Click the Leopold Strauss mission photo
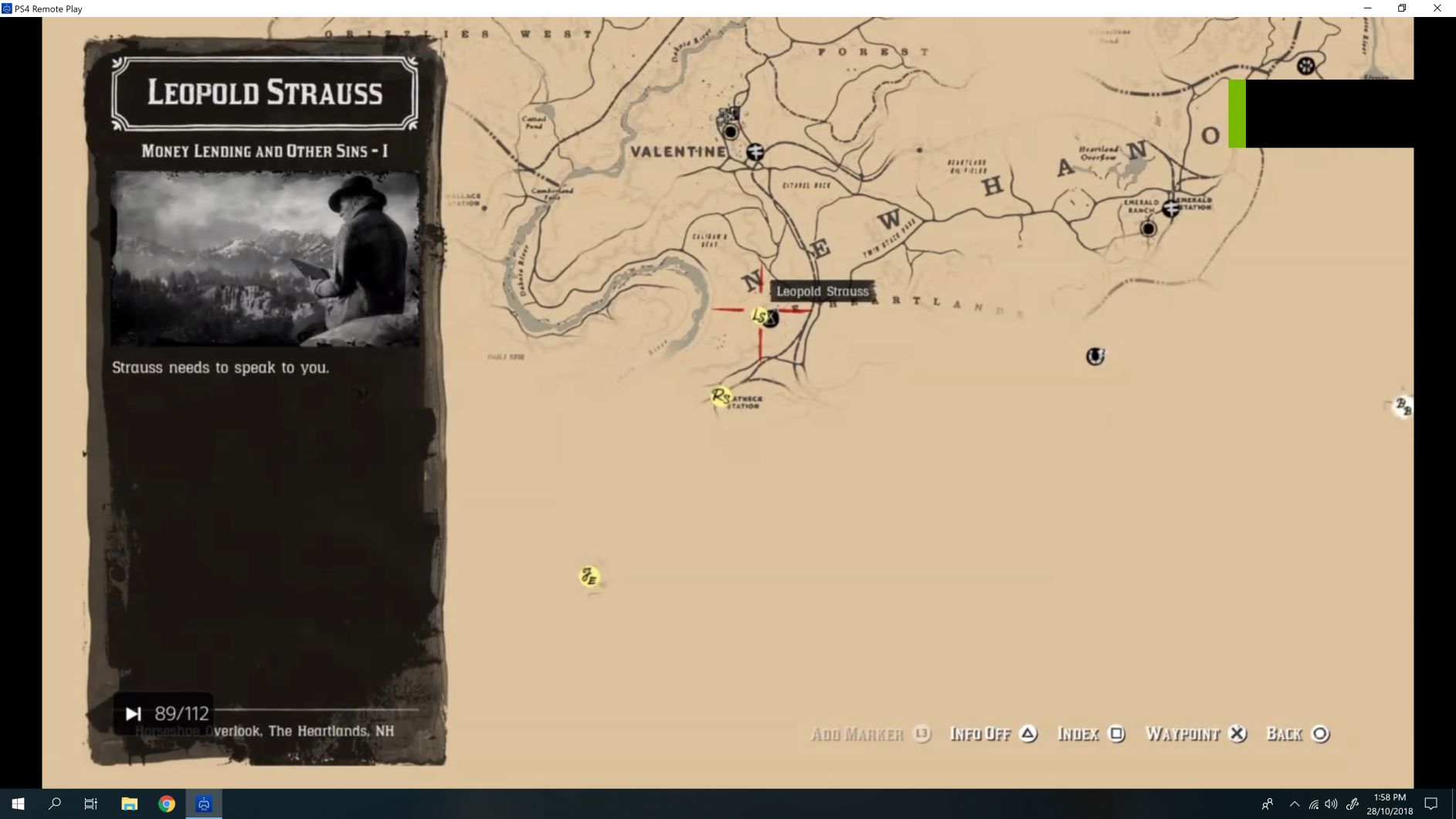1456x819 pixels. [x=265, y=257]
